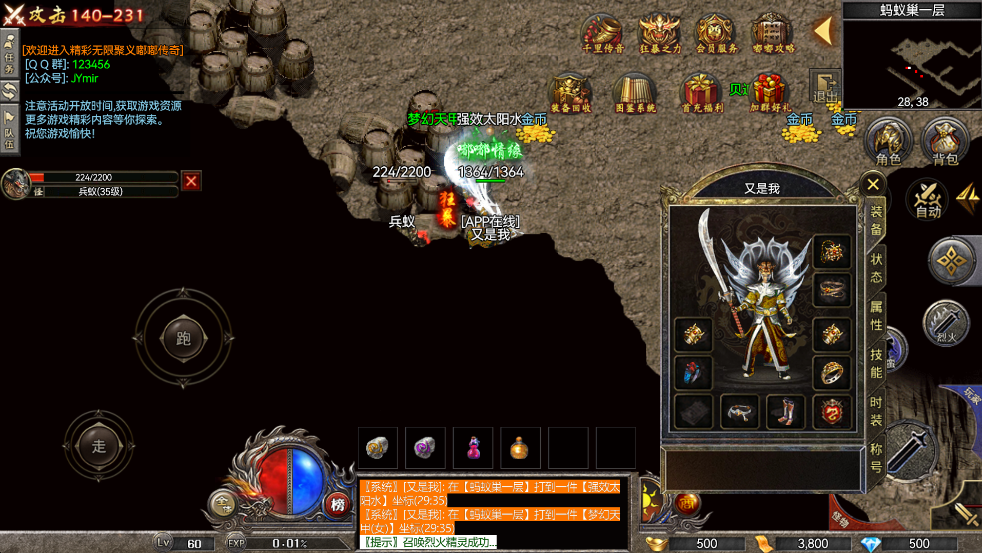Claim the 首充福利 gift box
Viewport: 982px width, 553px height.
700,92
